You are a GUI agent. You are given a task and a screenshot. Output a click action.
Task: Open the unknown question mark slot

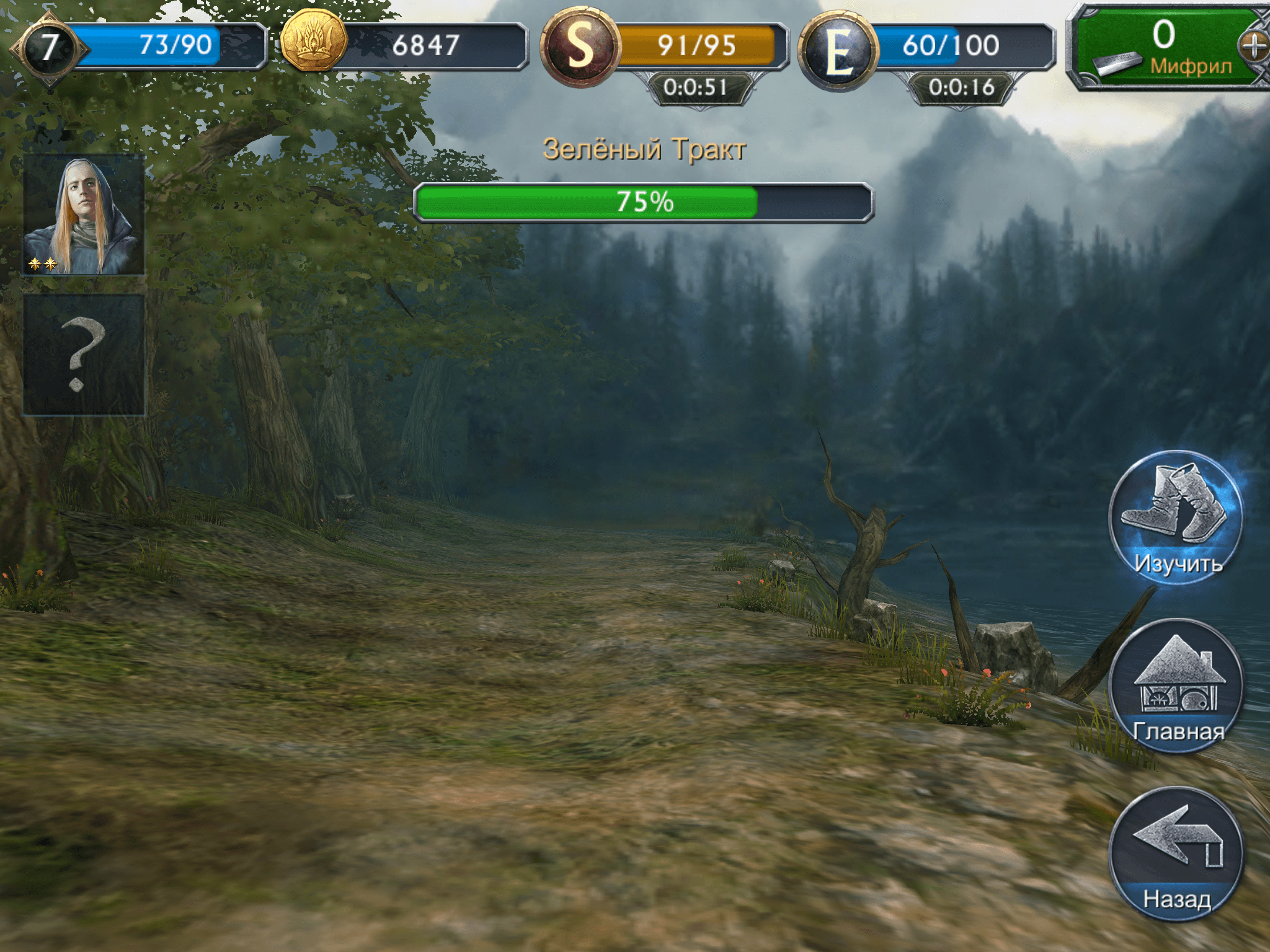(84, 355)
